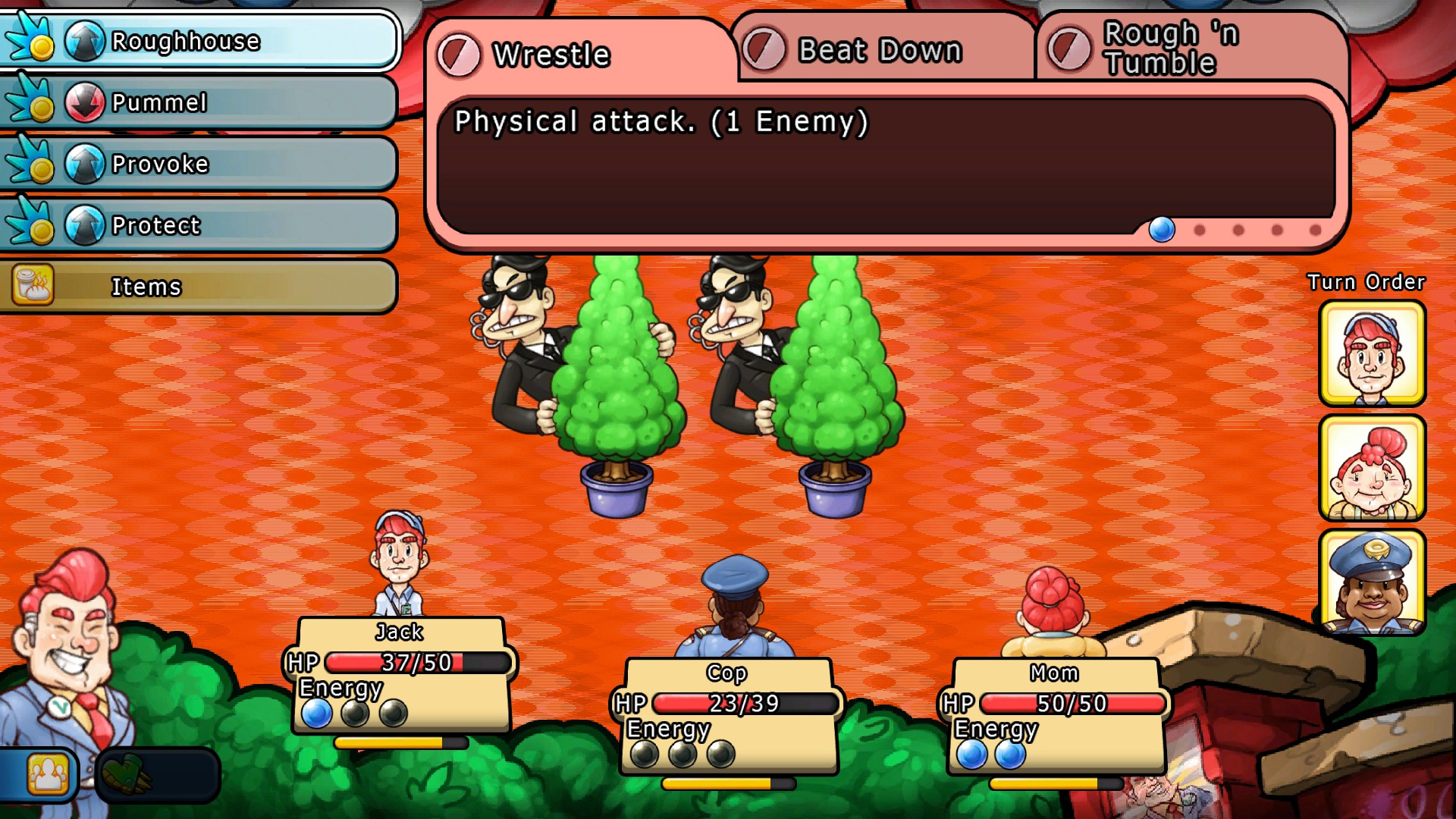Click the orange party icon button
This screenshot has height=819, width=1456.
tap(47, 775)
